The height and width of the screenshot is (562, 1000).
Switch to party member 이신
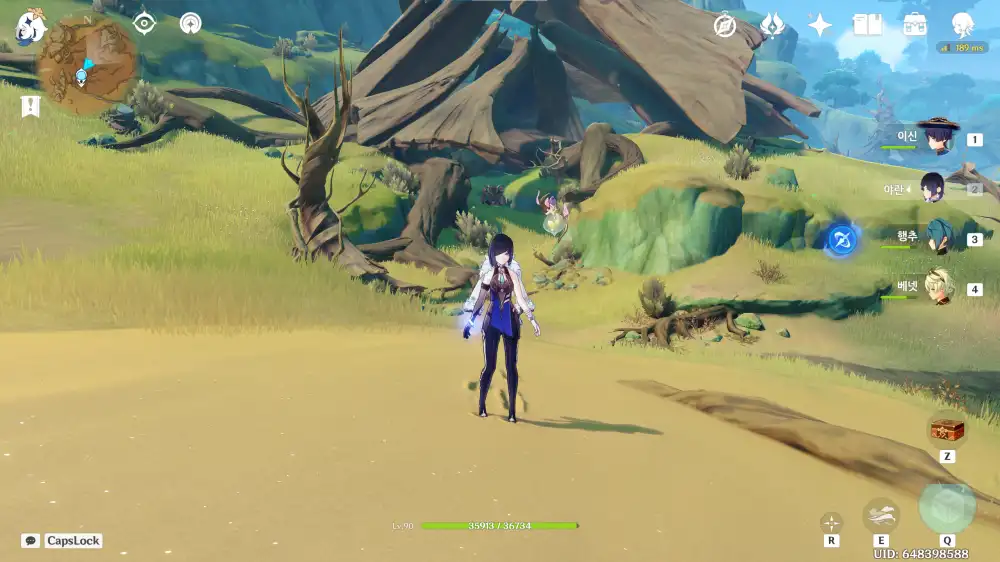pyautogui.click(x=938, y=138)
